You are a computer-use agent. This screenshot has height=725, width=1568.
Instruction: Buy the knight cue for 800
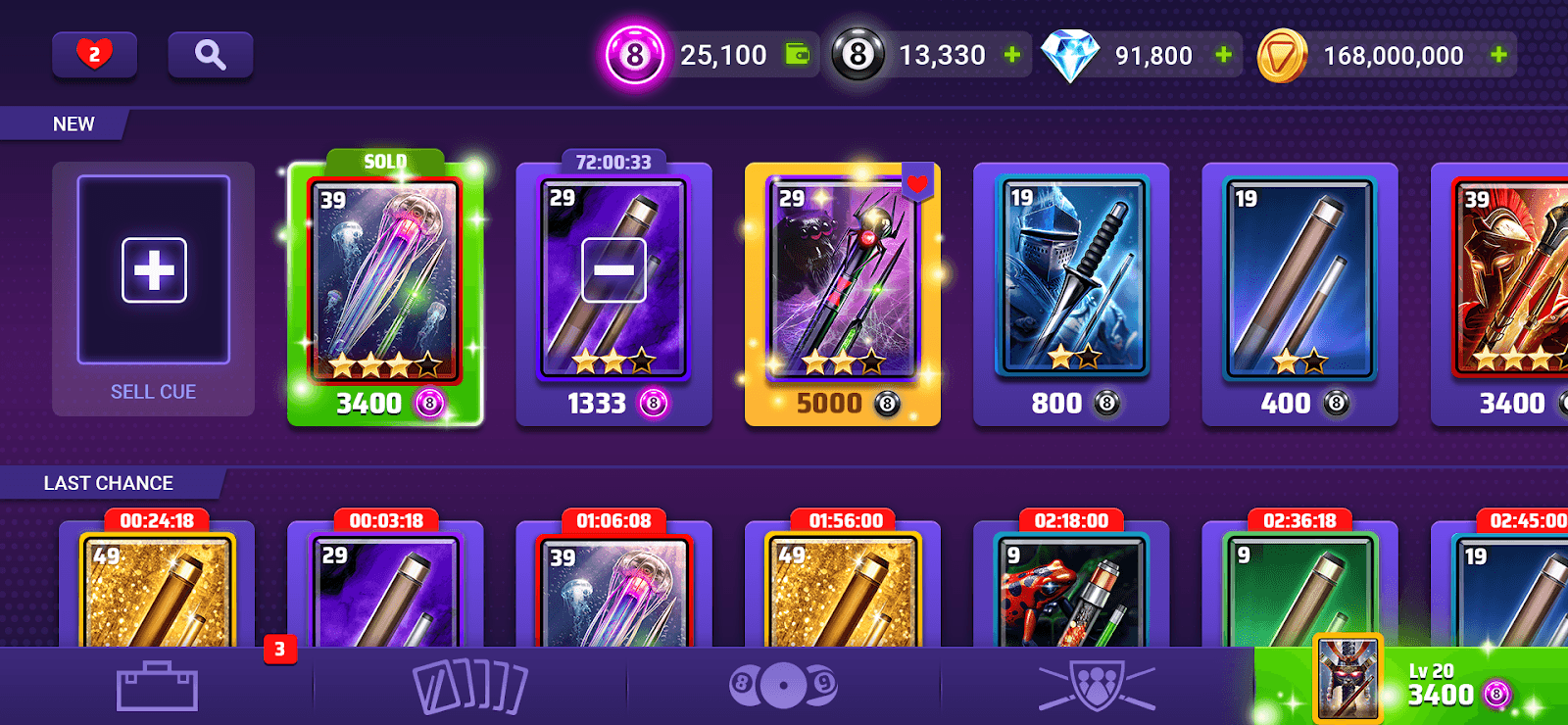tap(1071, 294)
